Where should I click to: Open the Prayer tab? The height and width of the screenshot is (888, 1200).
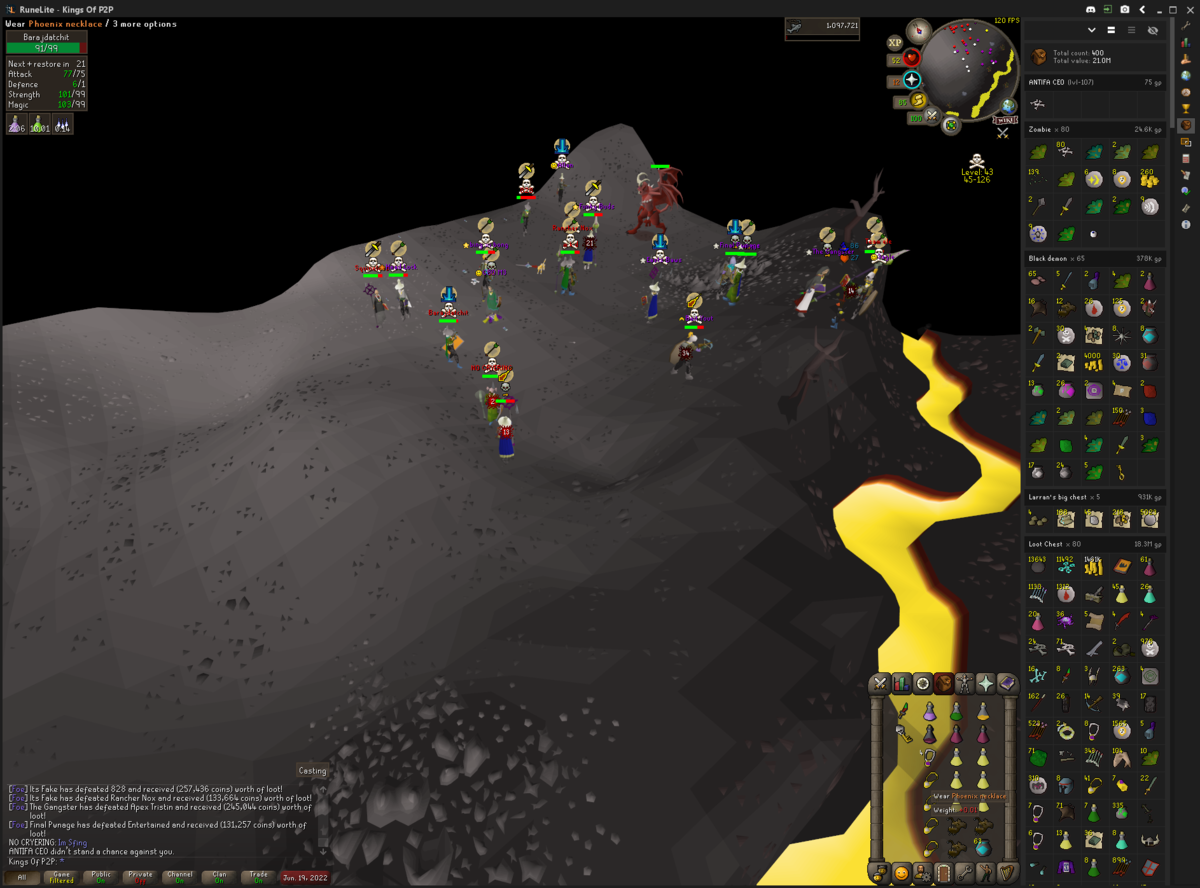click(x=987, y=684)
